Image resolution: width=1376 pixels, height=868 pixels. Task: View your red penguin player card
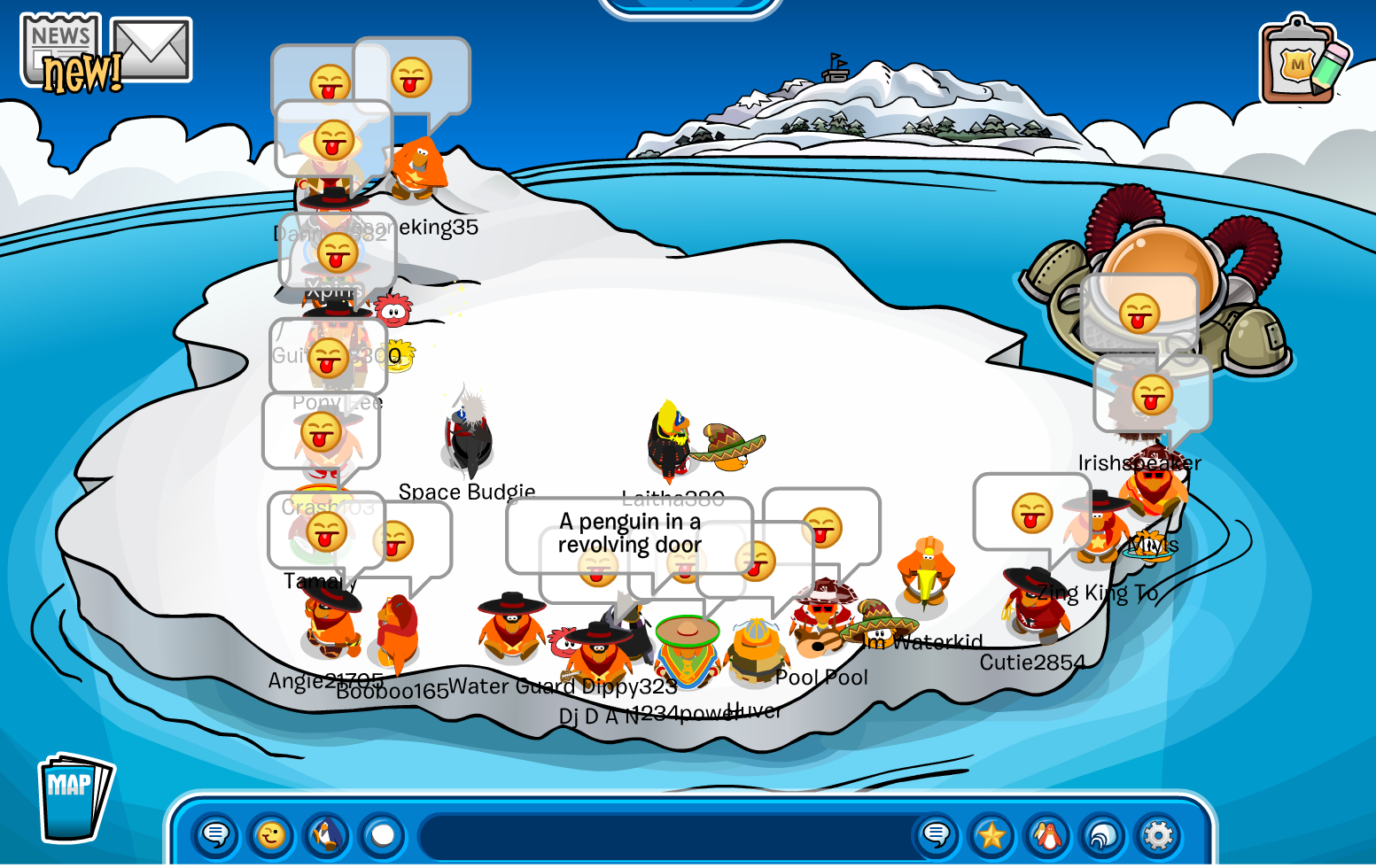click(1047, 835)
